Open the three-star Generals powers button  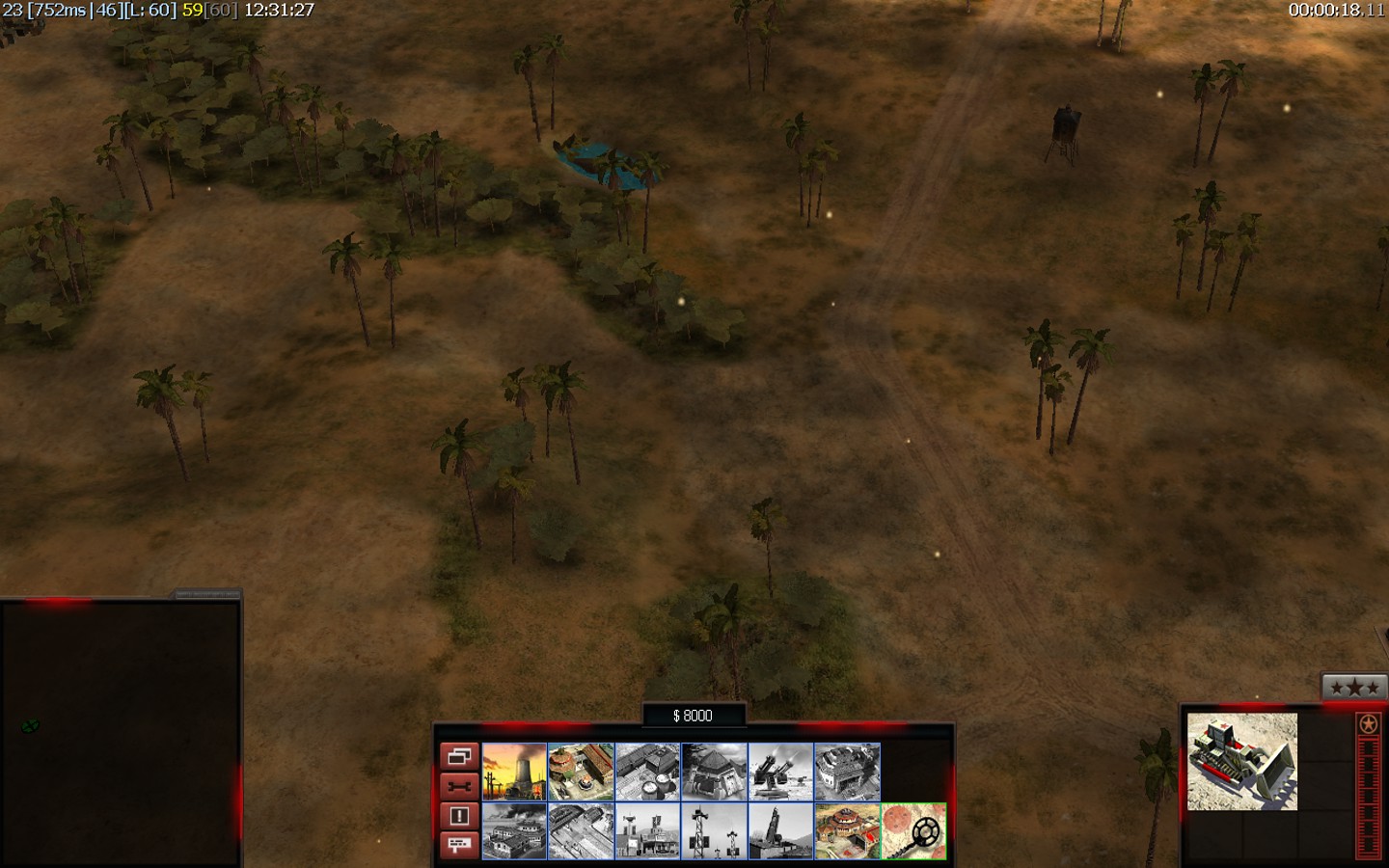(x=1354, y=688)
